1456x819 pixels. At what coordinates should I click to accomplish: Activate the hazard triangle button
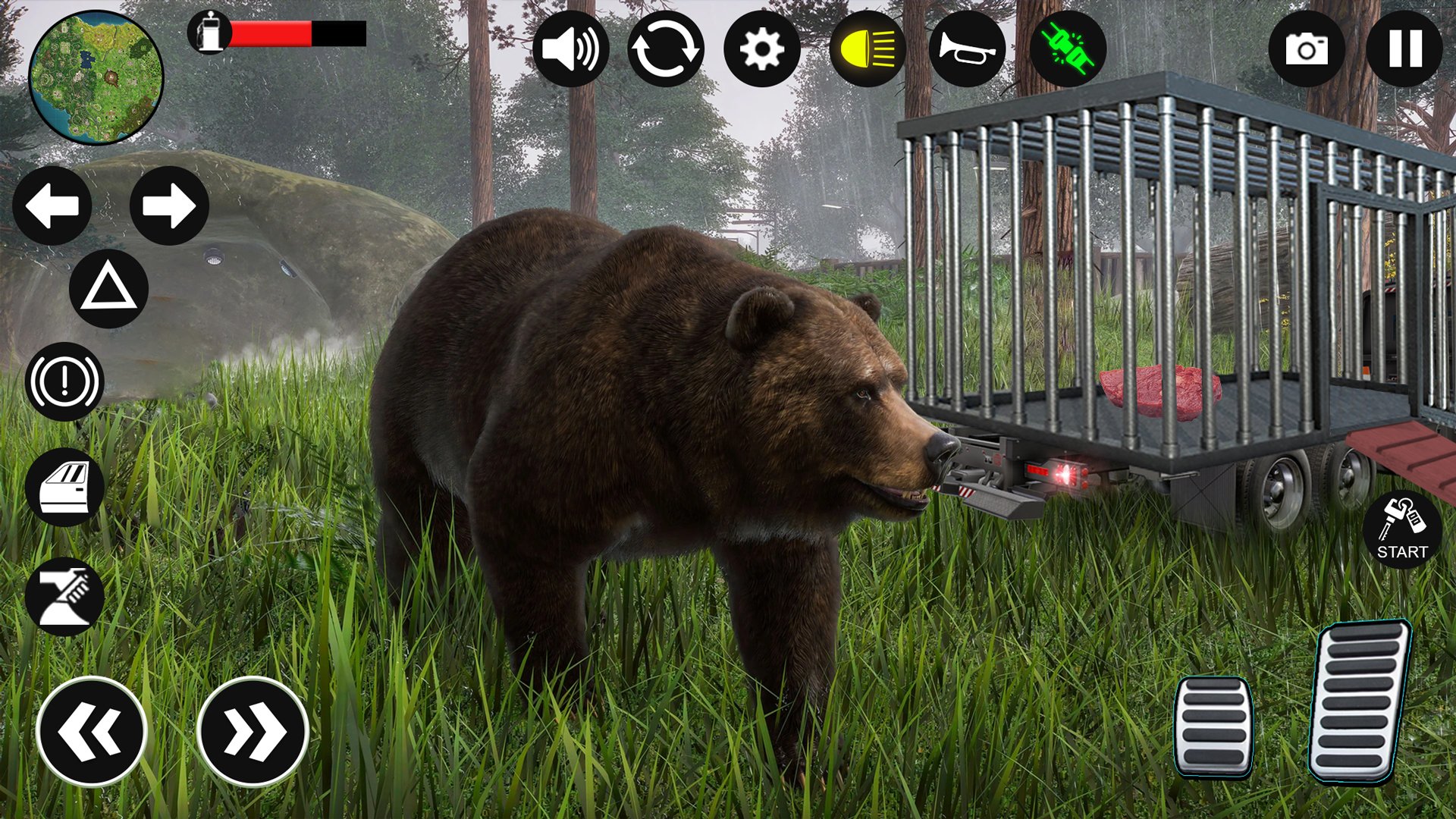pyautogui.click(x=108, y=289)
